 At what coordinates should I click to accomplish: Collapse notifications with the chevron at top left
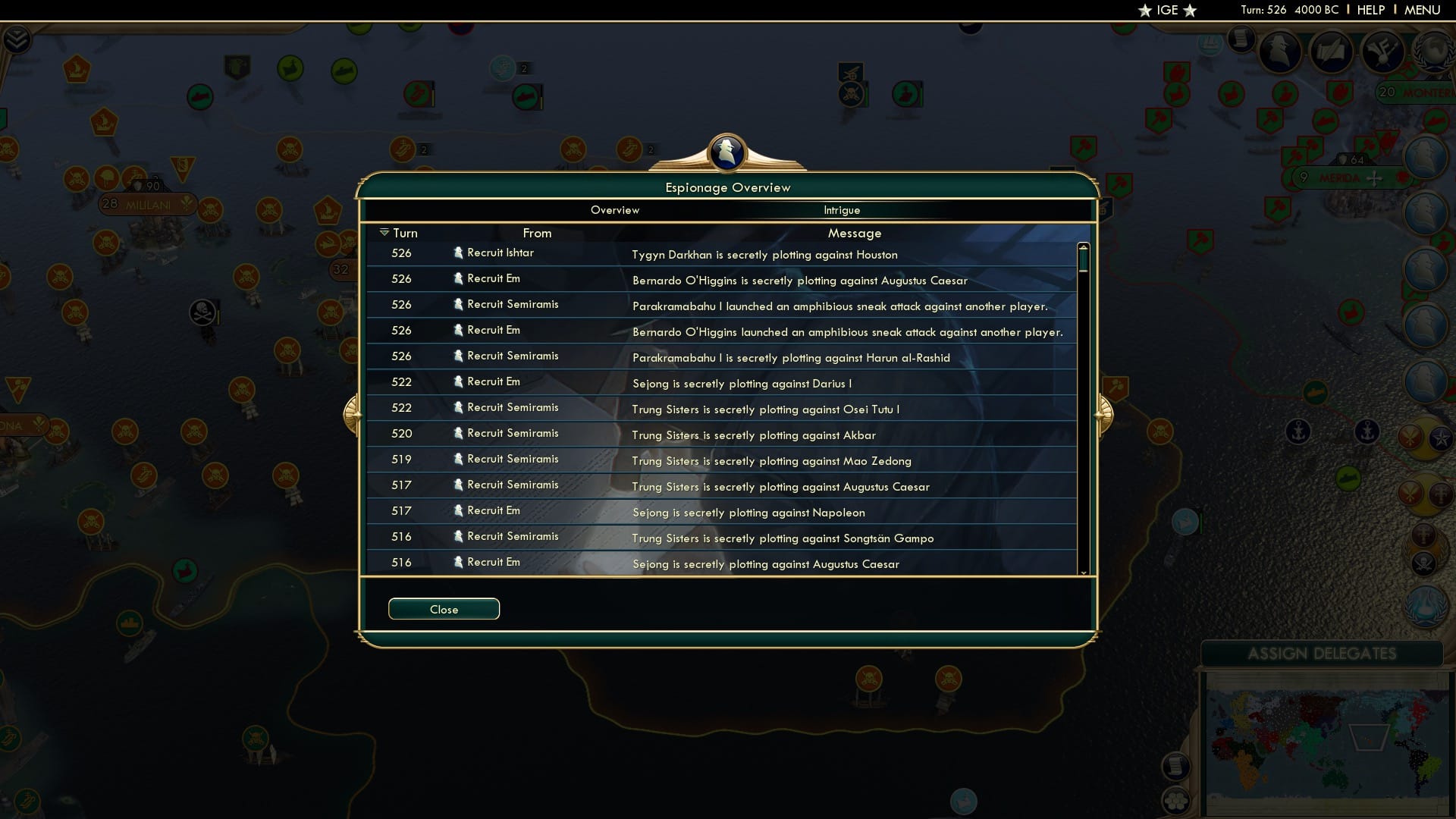(18, 40)
